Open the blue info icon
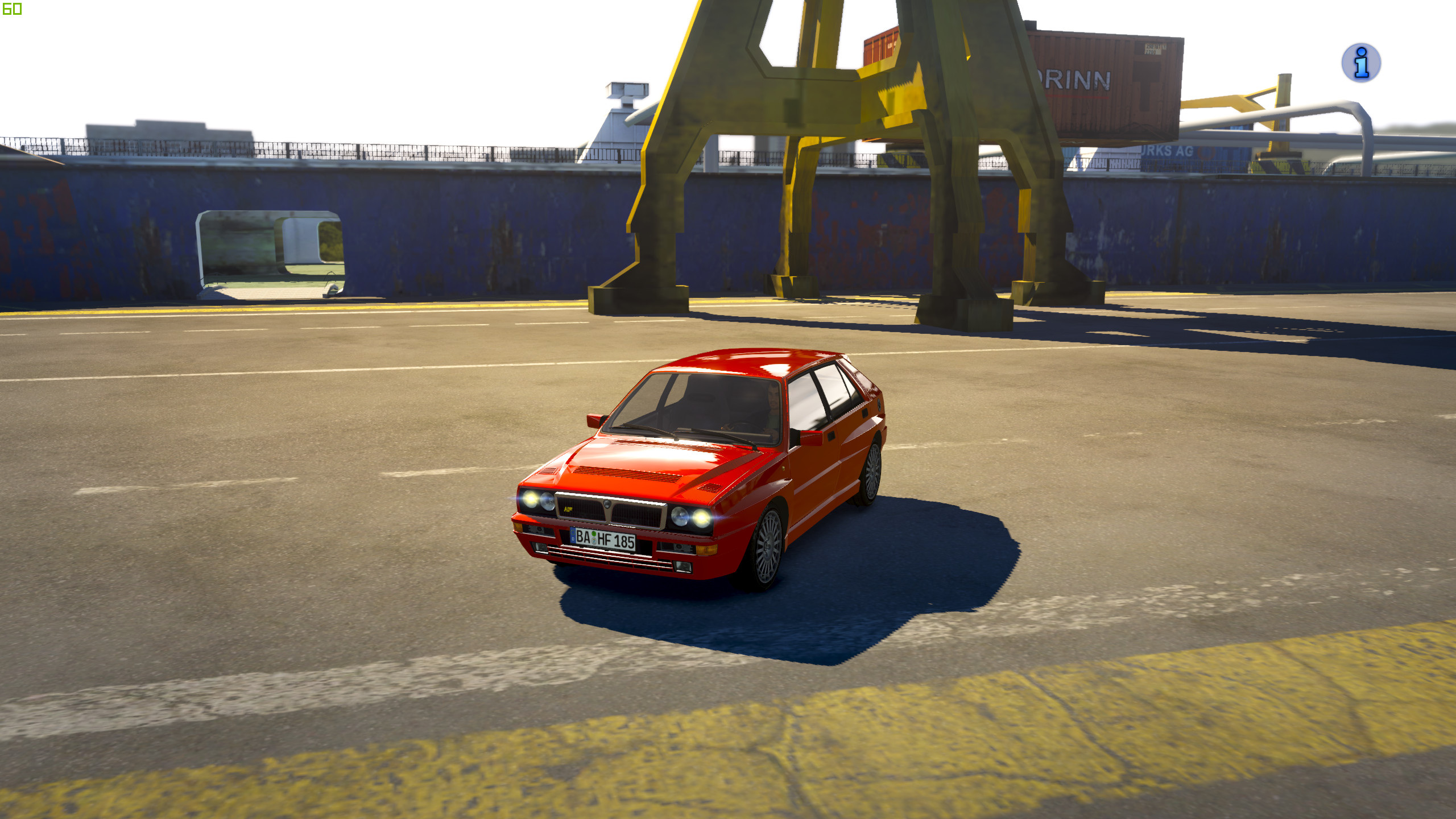1456x819 pixels. click(x=1360, y=63)
